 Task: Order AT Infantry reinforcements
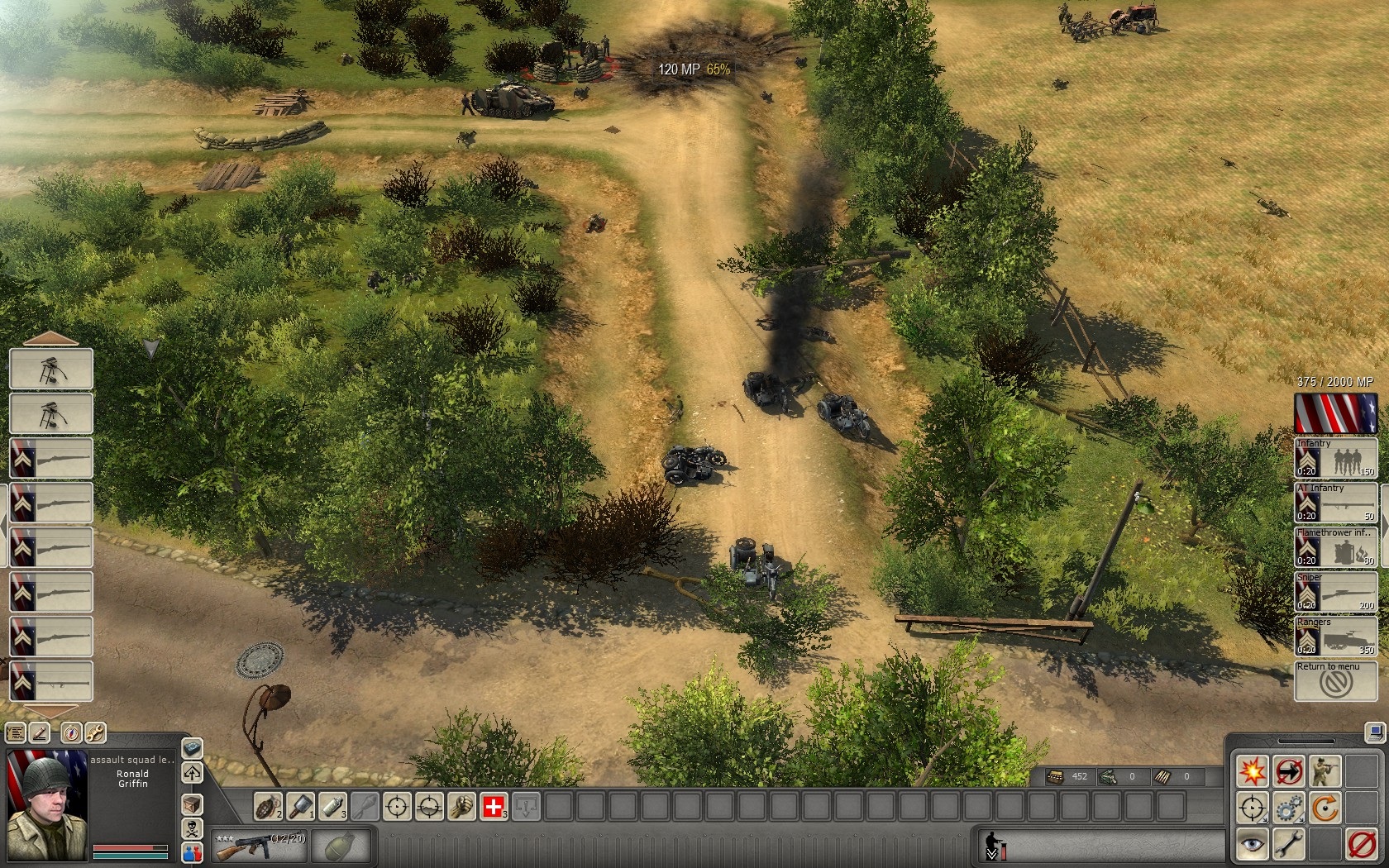(1335, 503)
